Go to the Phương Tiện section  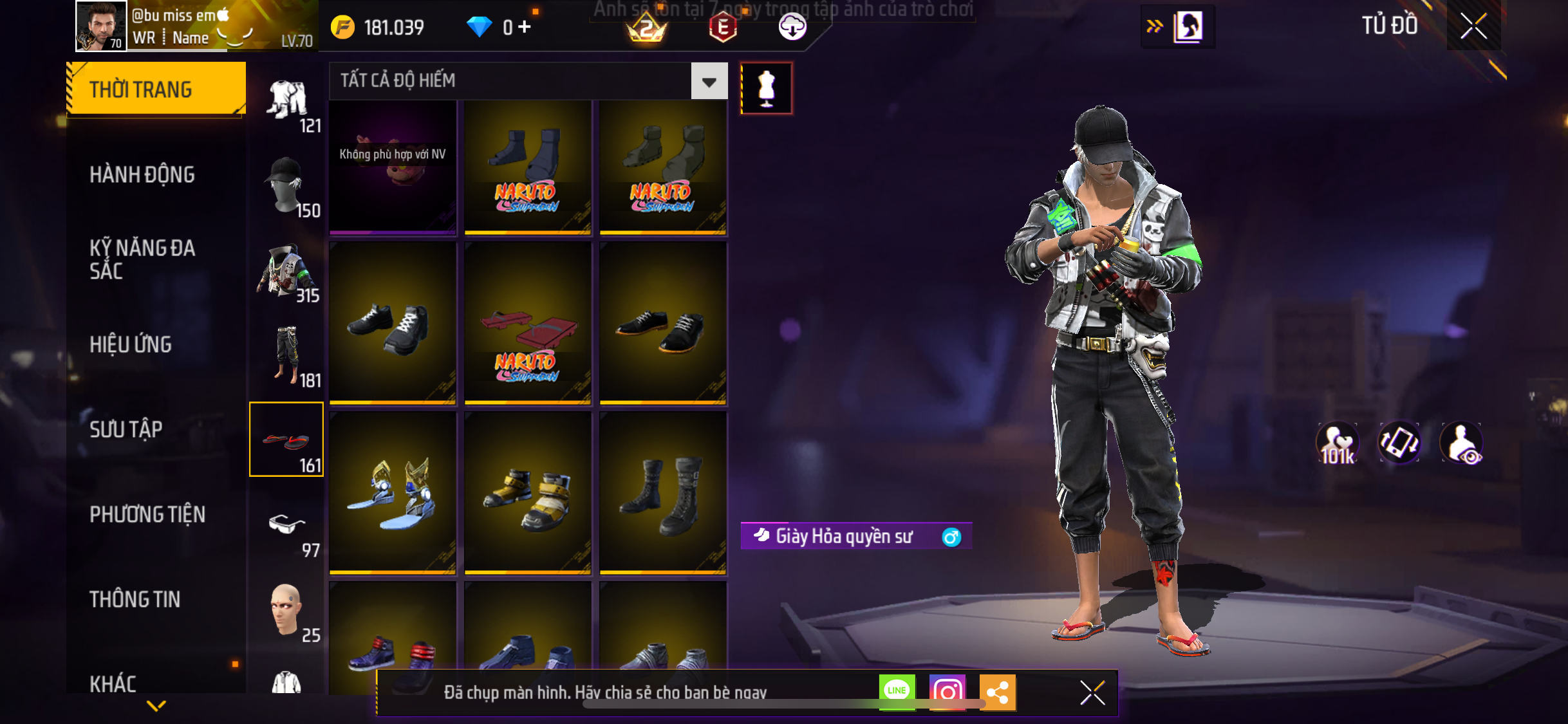tap(147, 514)
